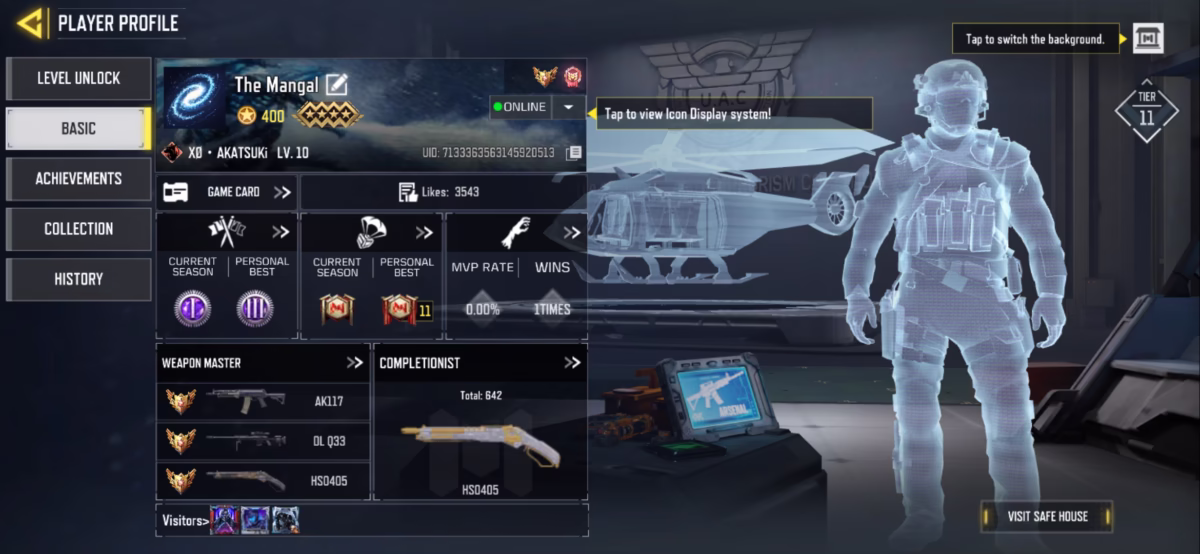View the History tab
Image resolution: width=1200 pixels, height=554 pixels.
78,279
